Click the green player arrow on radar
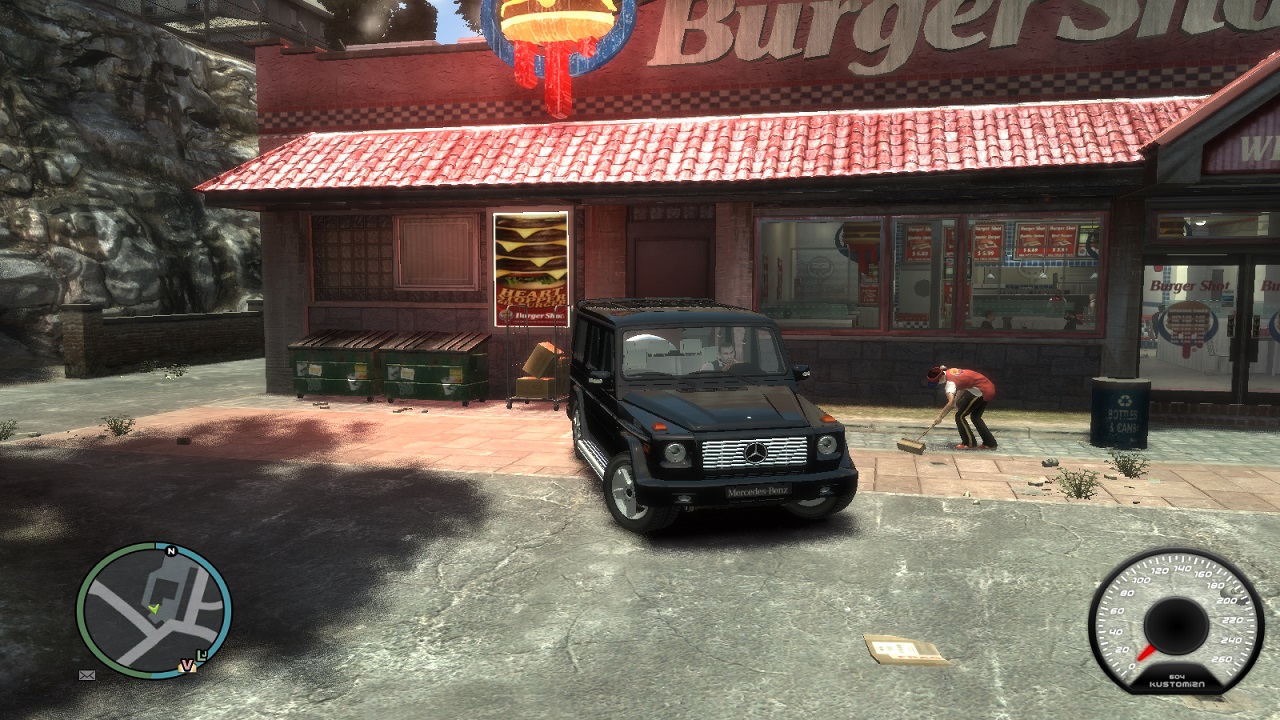This screenshot has height=720, width=1280. pyautogui.click(x=153, y=608)
